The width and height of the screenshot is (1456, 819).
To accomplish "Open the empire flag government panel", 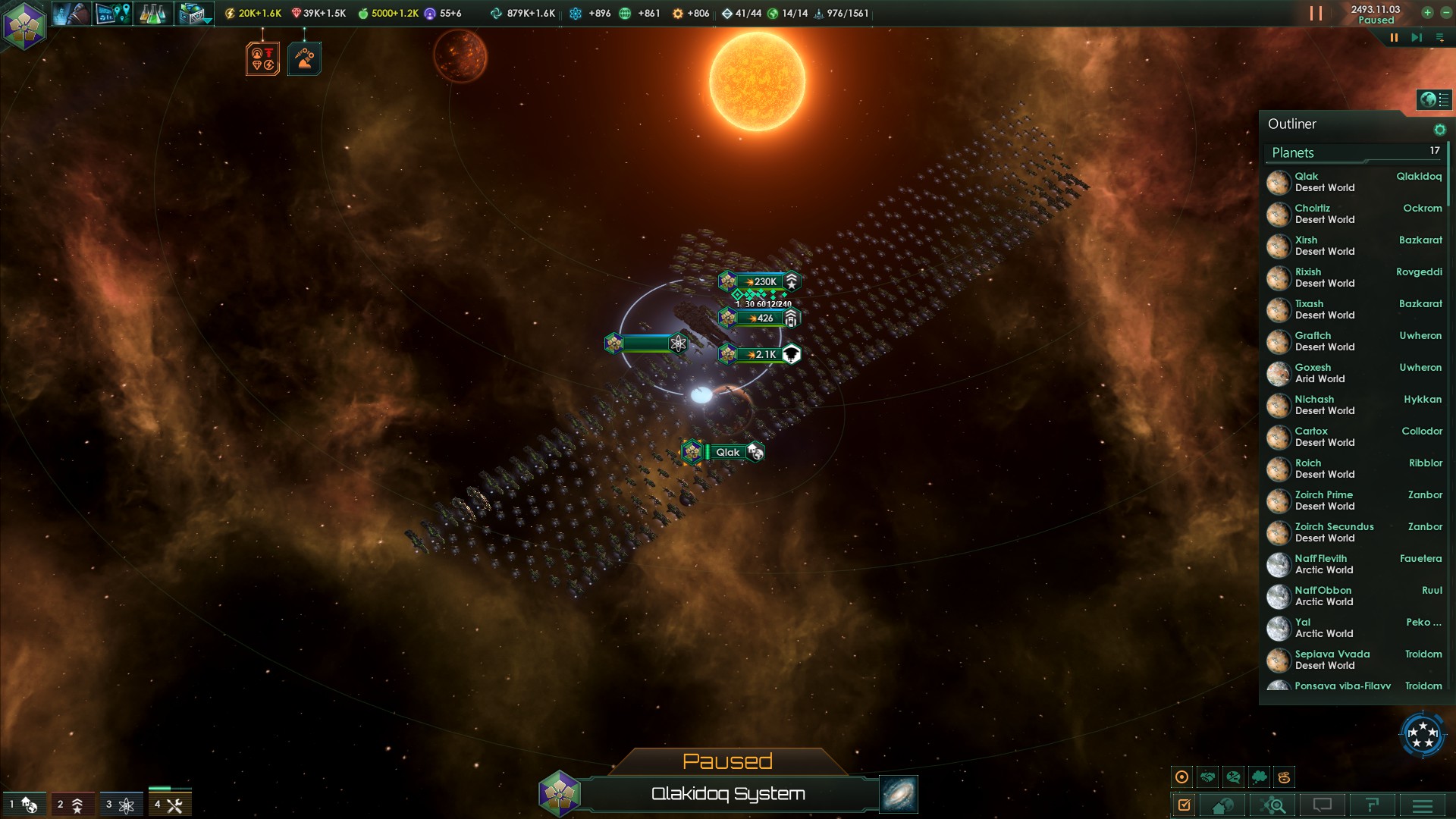I will [x=24, y=25].
